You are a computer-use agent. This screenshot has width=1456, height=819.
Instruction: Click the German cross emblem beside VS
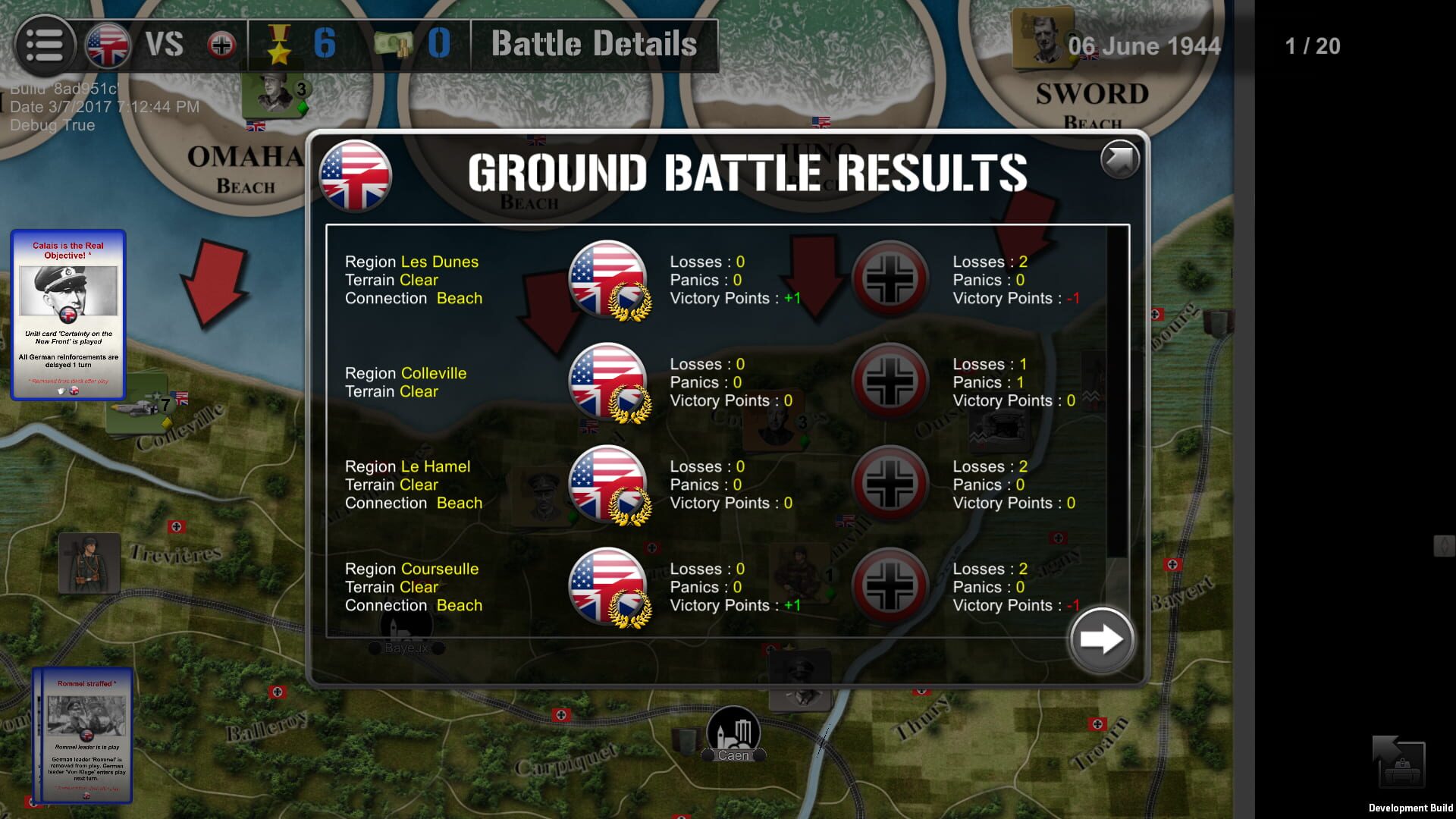pyautogui.click(x=221, y=44)
